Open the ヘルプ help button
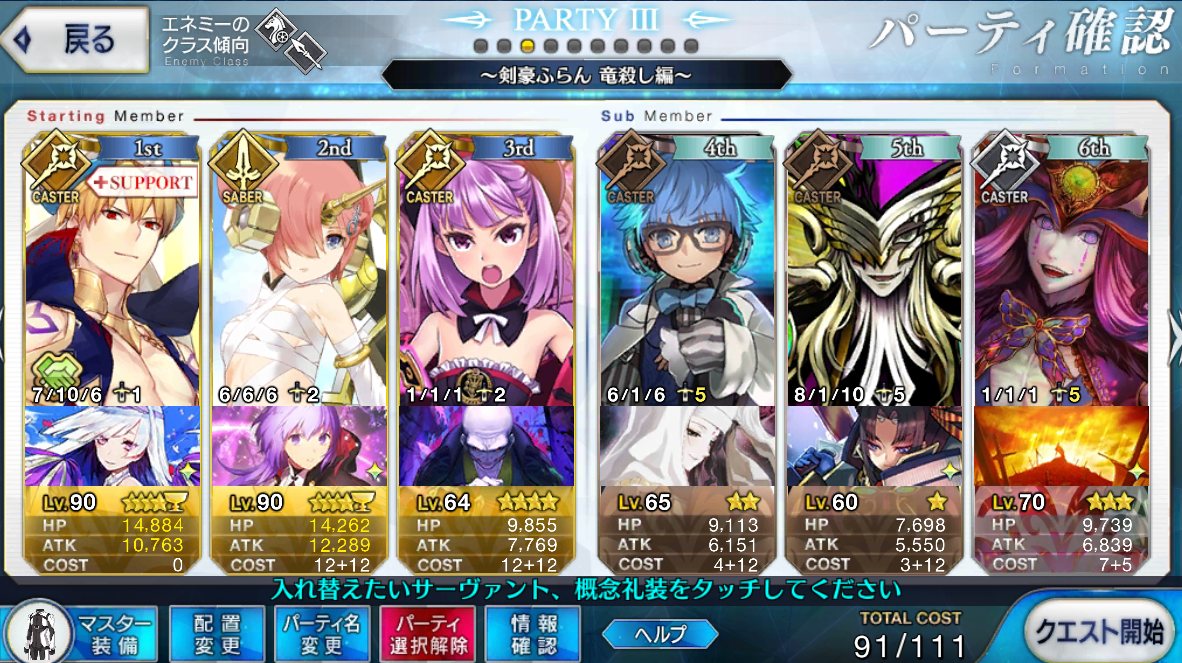 coord(660,633)
